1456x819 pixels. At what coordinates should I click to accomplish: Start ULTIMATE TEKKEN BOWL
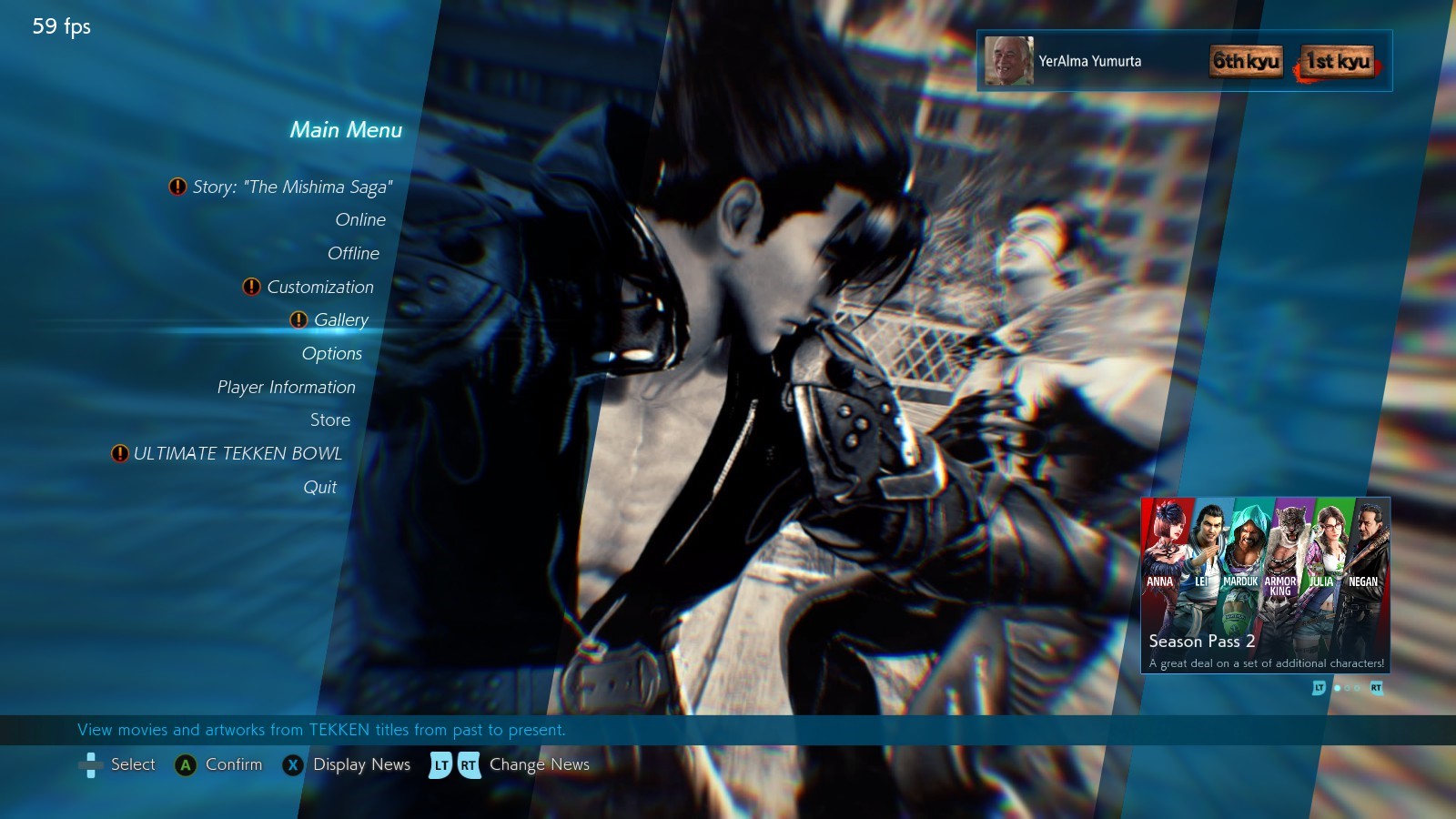coord(237,454)
